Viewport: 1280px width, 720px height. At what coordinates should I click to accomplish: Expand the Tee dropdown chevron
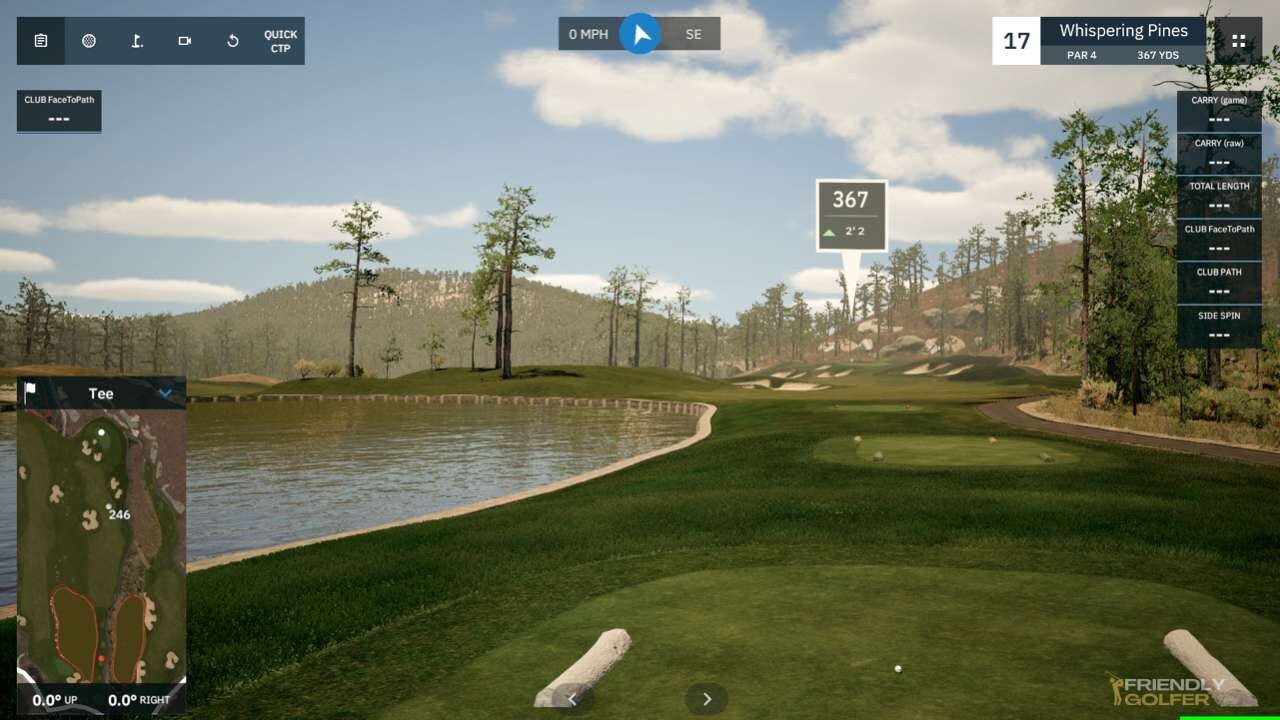pos(166,394)
